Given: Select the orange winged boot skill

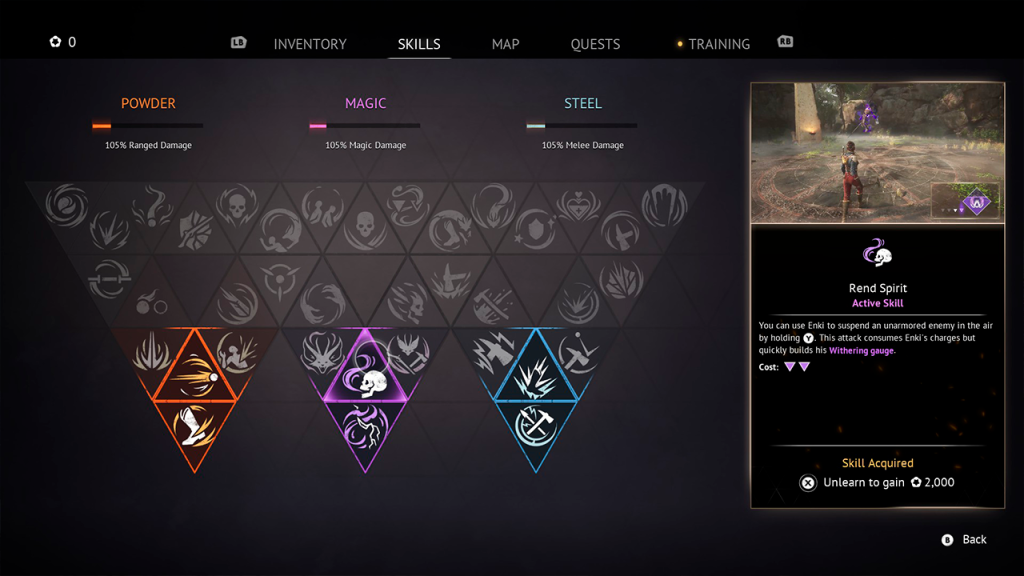Looking at the screenshot, I should pos(194,424).
